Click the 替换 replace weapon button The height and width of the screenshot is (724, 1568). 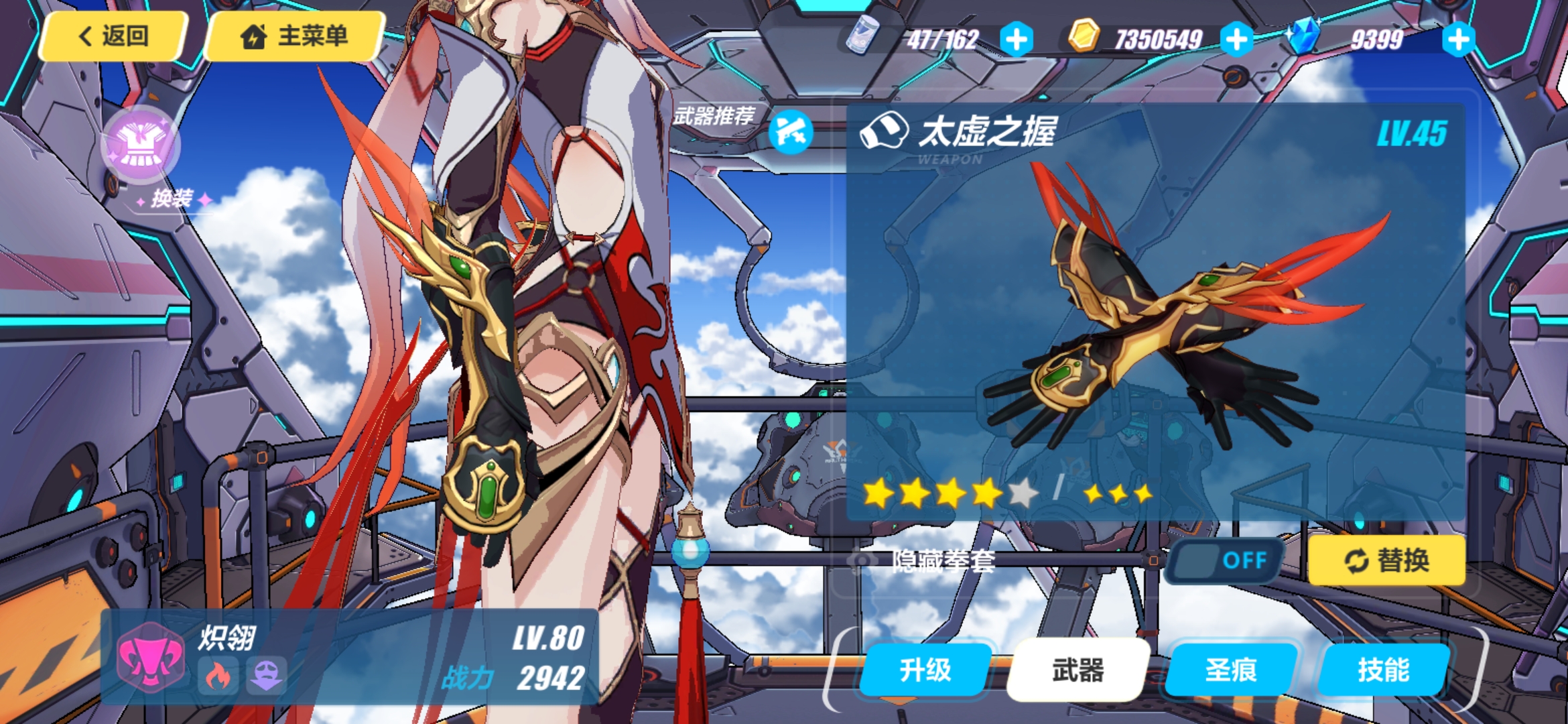coord(1386,560)
